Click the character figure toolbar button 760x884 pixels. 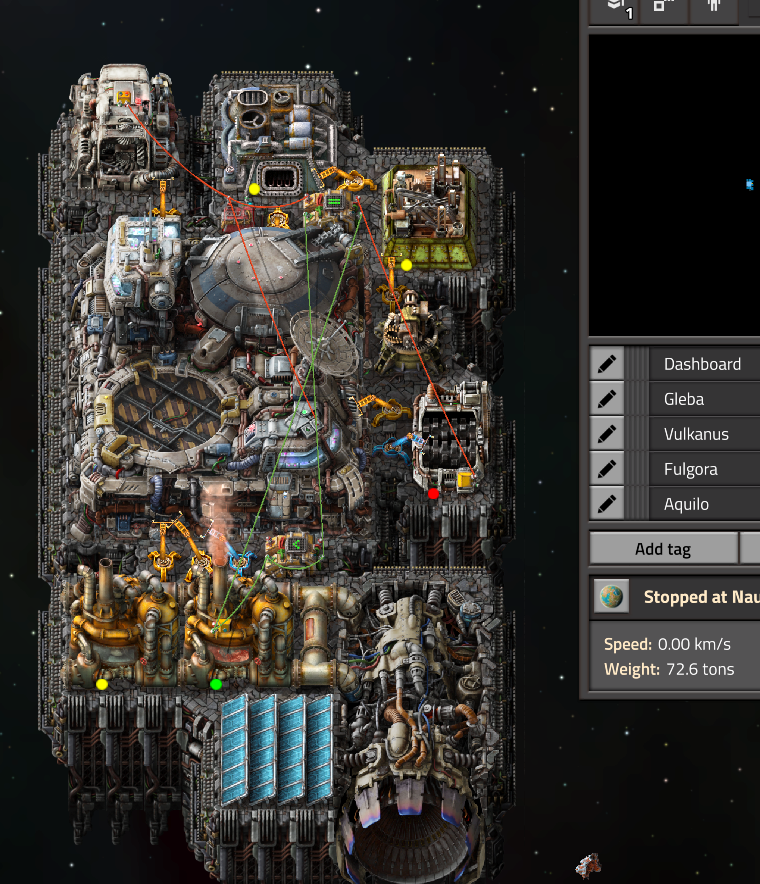(x=714, y=8)
